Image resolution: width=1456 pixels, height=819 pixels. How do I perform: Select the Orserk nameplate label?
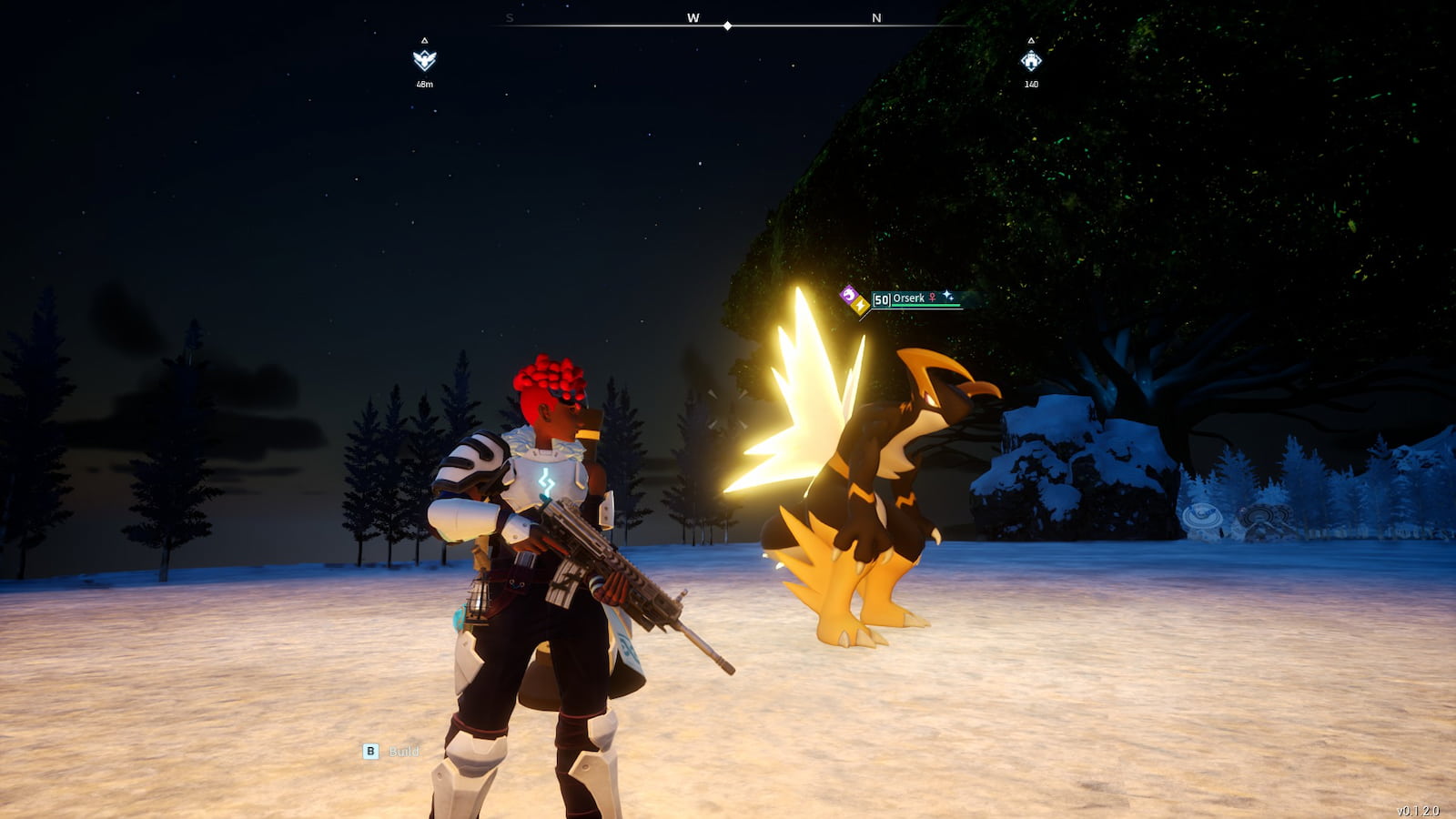908,298
